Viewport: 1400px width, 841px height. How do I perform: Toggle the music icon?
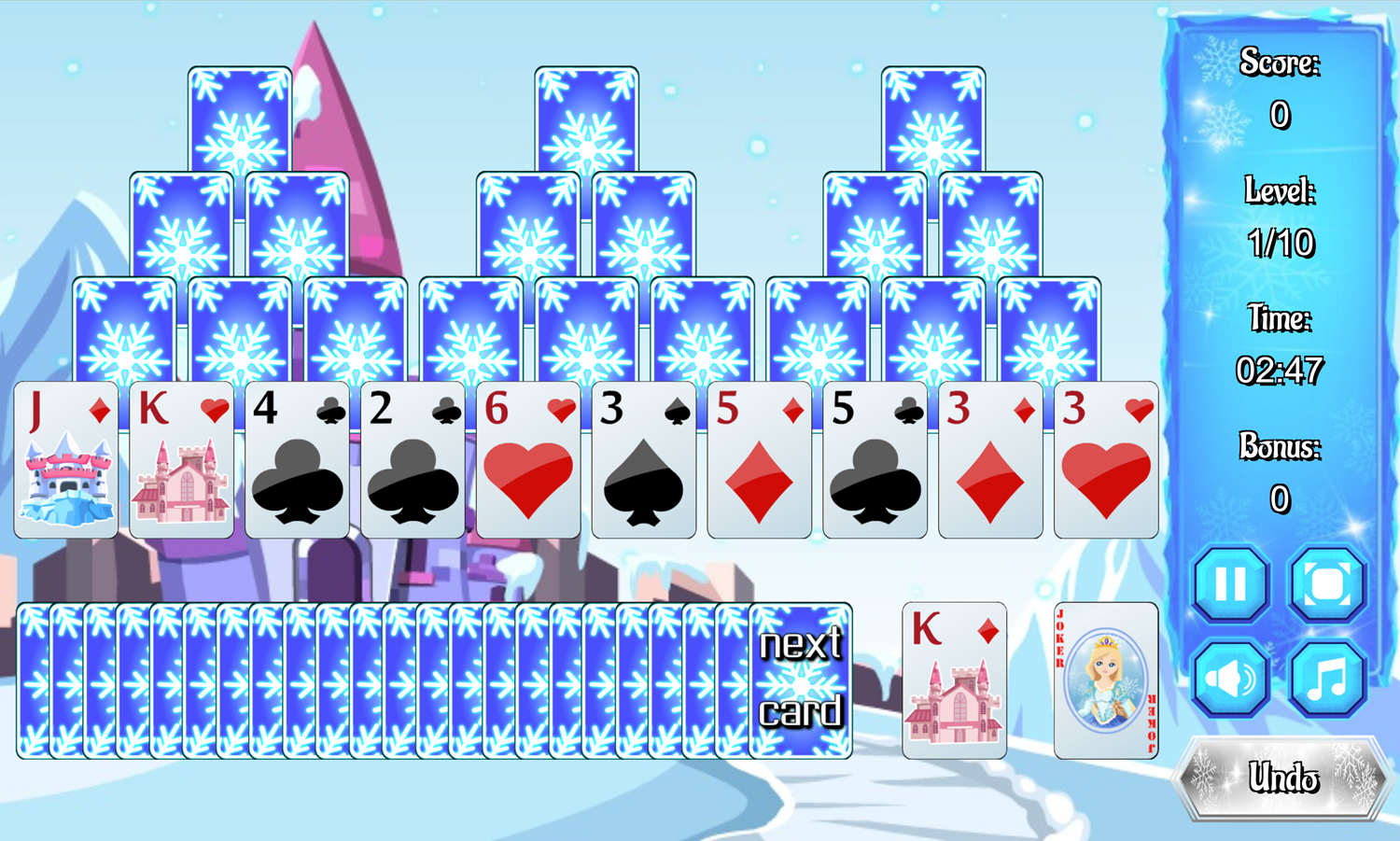tap(1325, 677)
